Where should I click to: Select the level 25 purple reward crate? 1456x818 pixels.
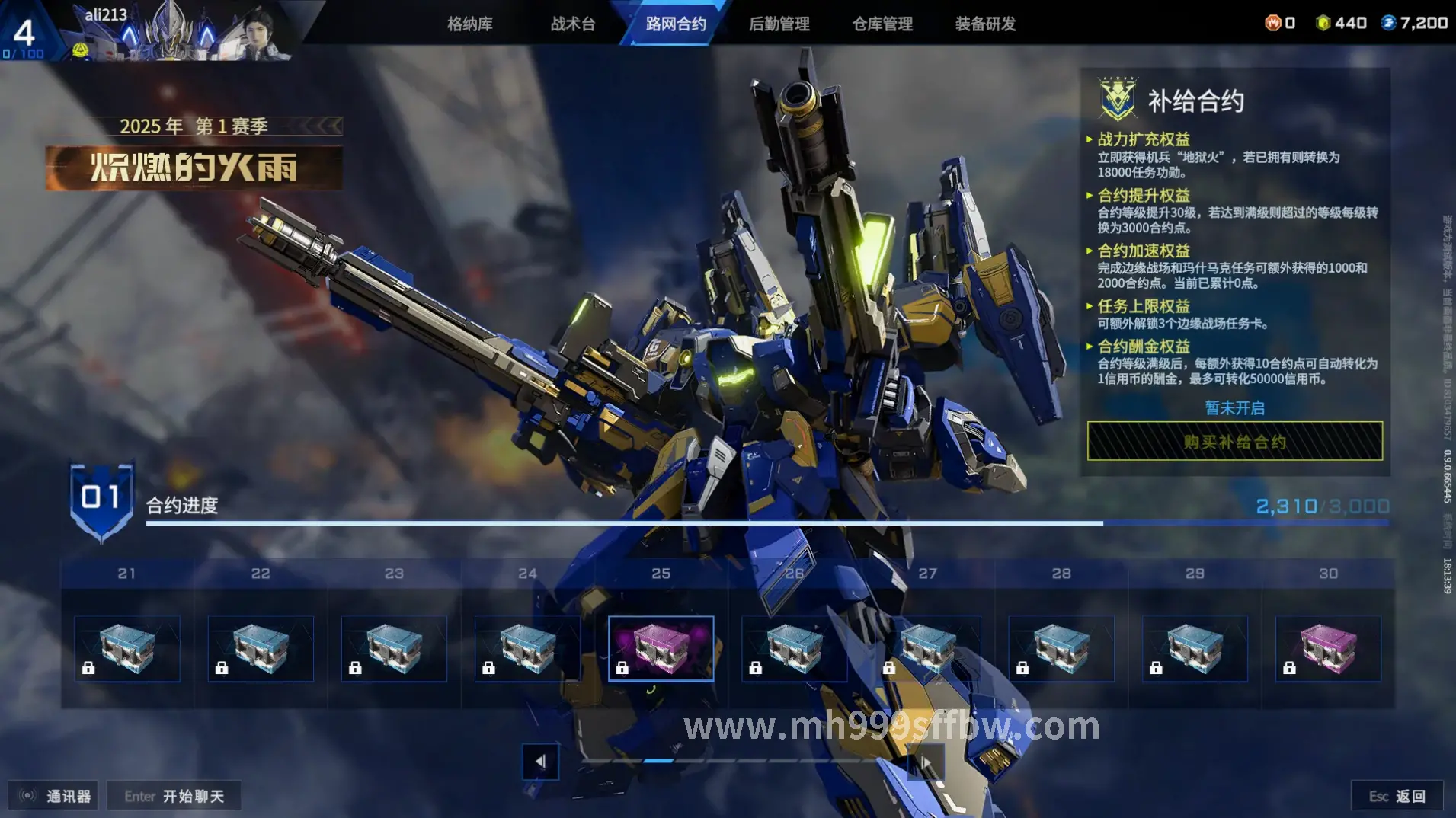tap(661, 648)
